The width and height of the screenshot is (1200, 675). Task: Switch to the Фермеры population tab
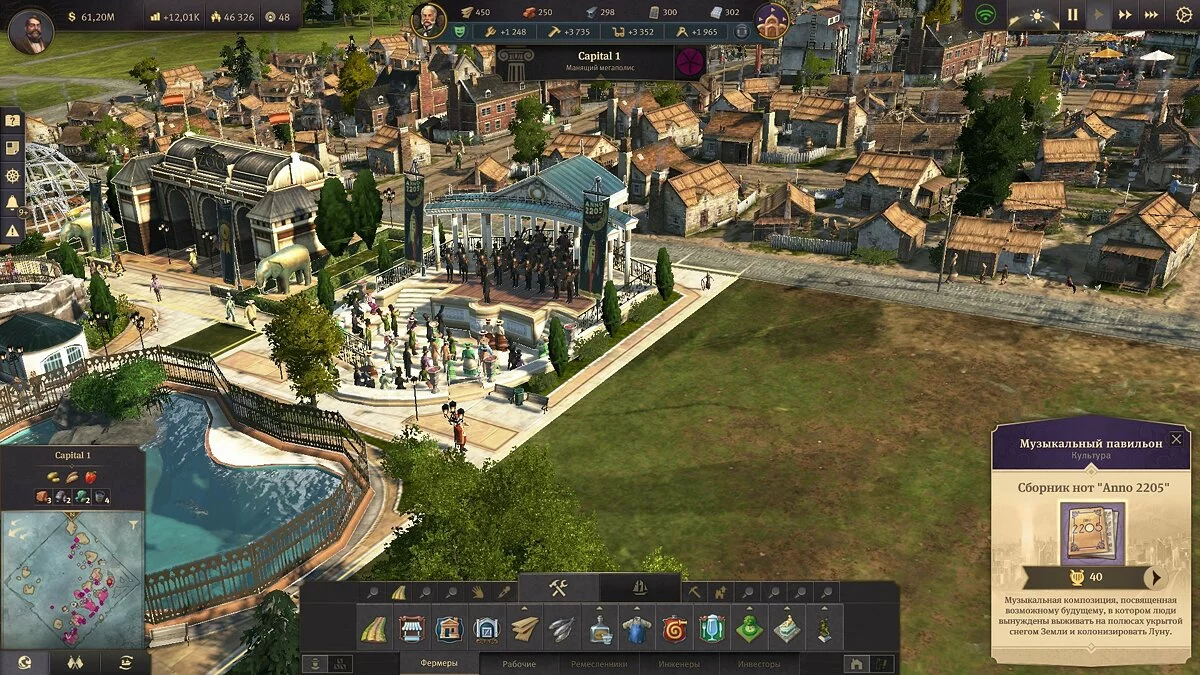[x=439, y=664]
